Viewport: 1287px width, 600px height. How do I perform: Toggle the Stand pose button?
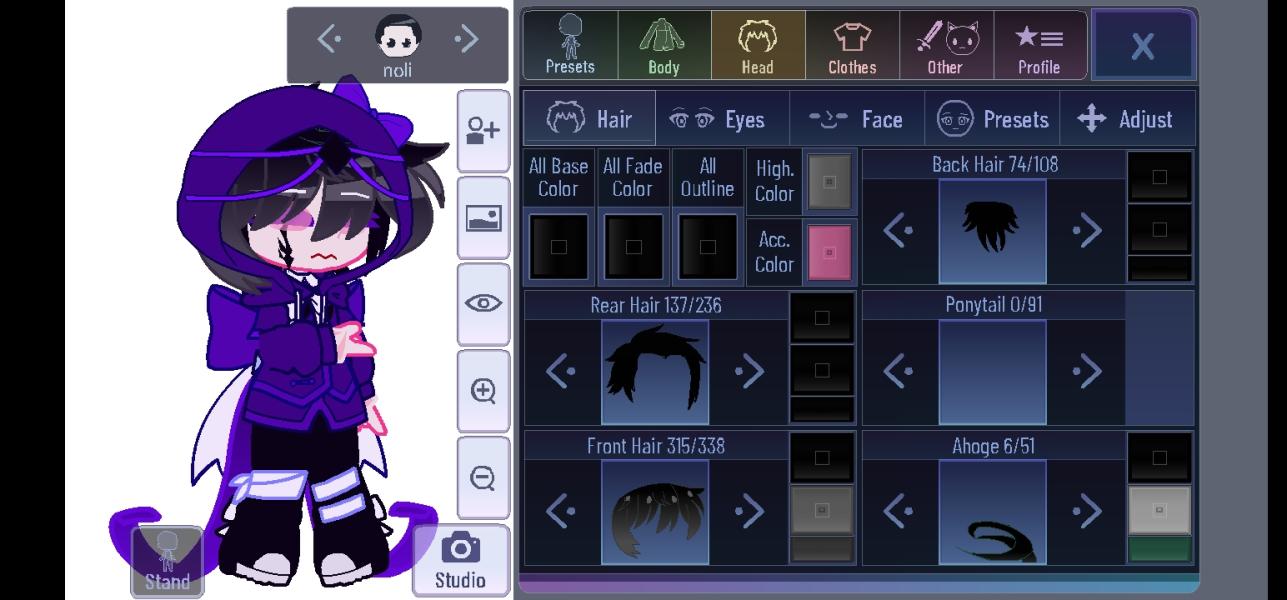167,561
